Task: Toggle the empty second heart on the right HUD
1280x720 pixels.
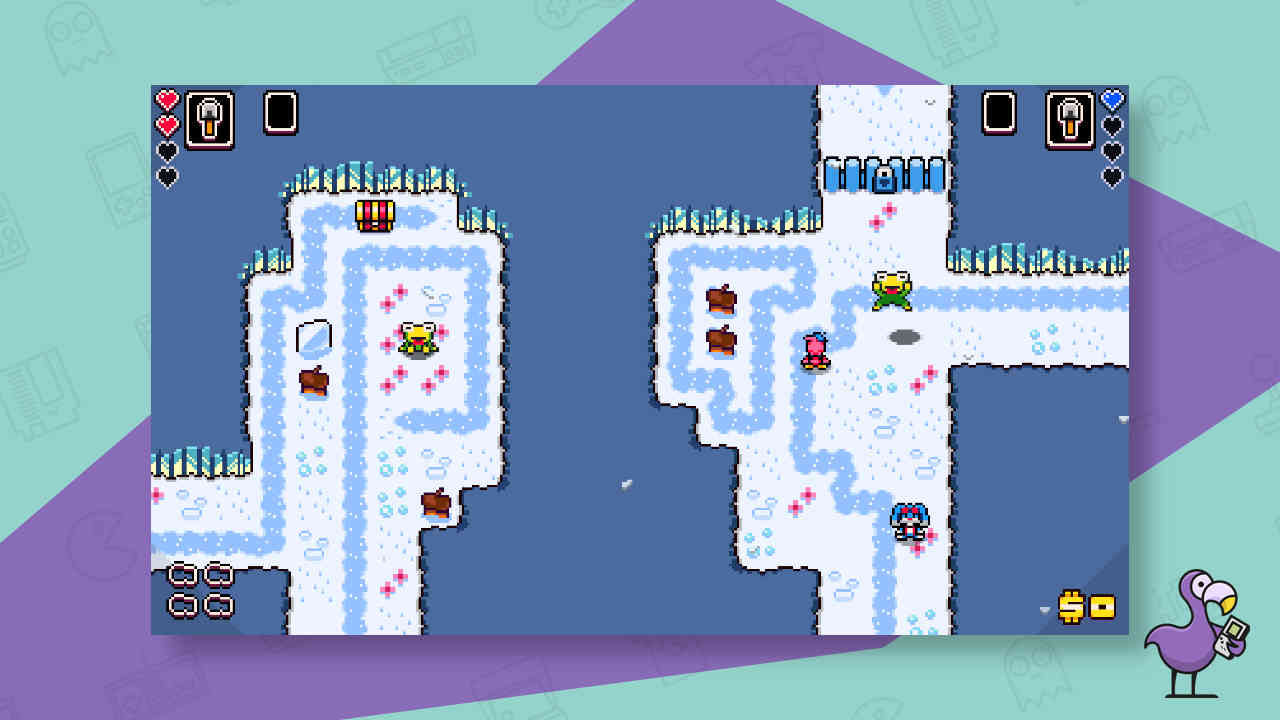Action: (1112, 126)
